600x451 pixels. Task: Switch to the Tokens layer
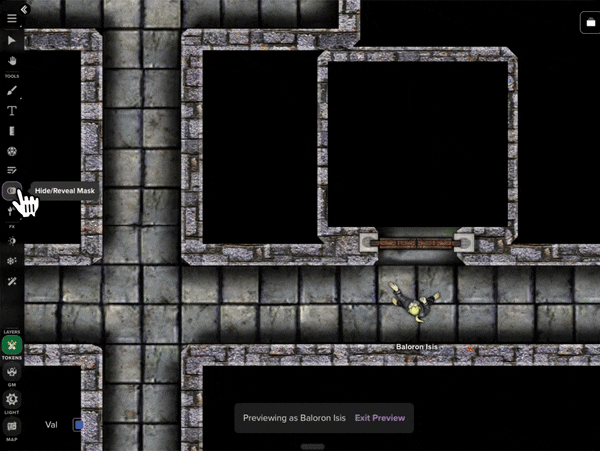tap(12, 346)
